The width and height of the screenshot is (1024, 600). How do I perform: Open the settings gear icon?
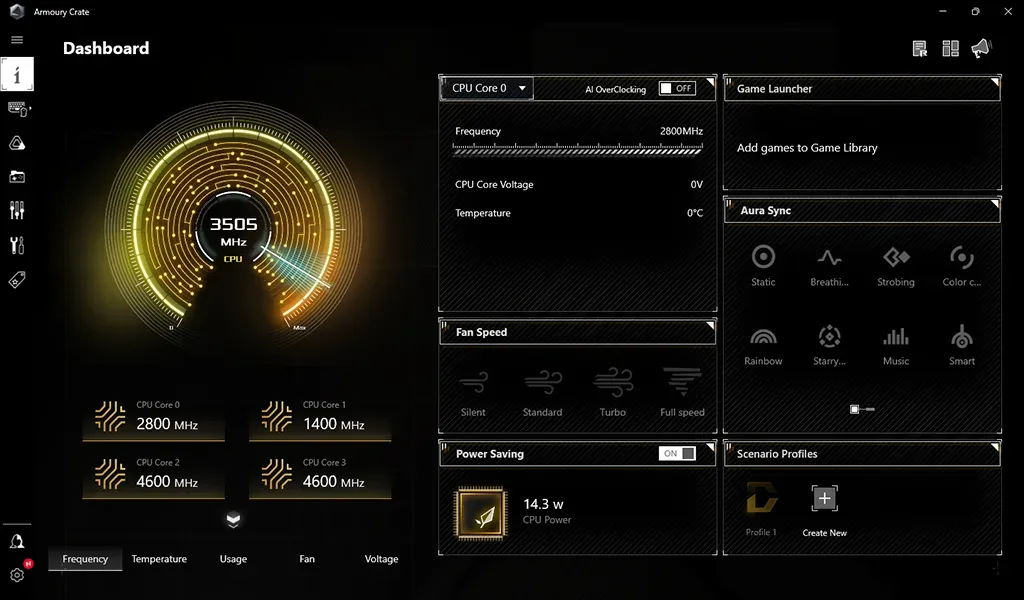[17, 575]
